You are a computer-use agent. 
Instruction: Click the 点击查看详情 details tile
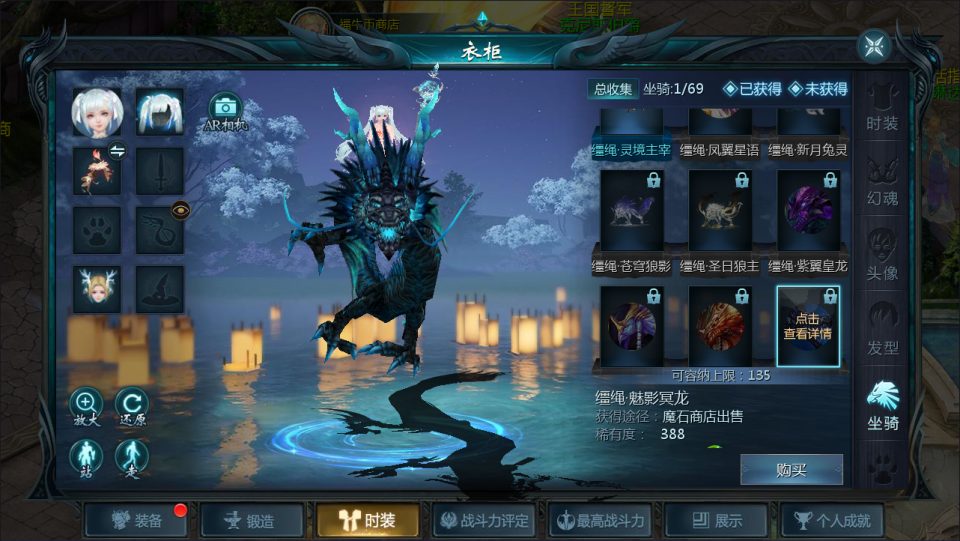[x=808, y=326]
